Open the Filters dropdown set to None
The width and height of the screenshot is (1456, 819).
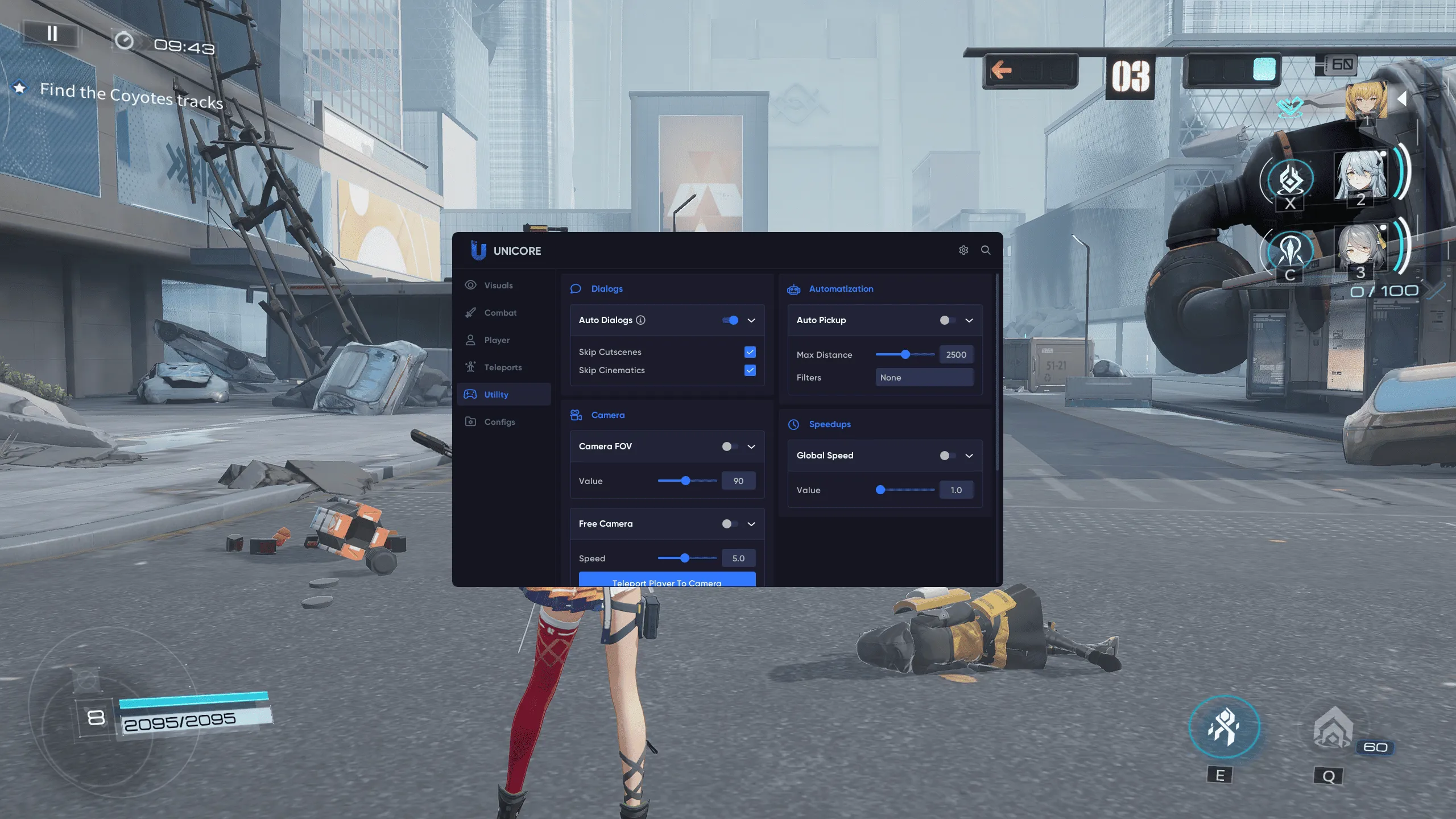tap(924, 378)
